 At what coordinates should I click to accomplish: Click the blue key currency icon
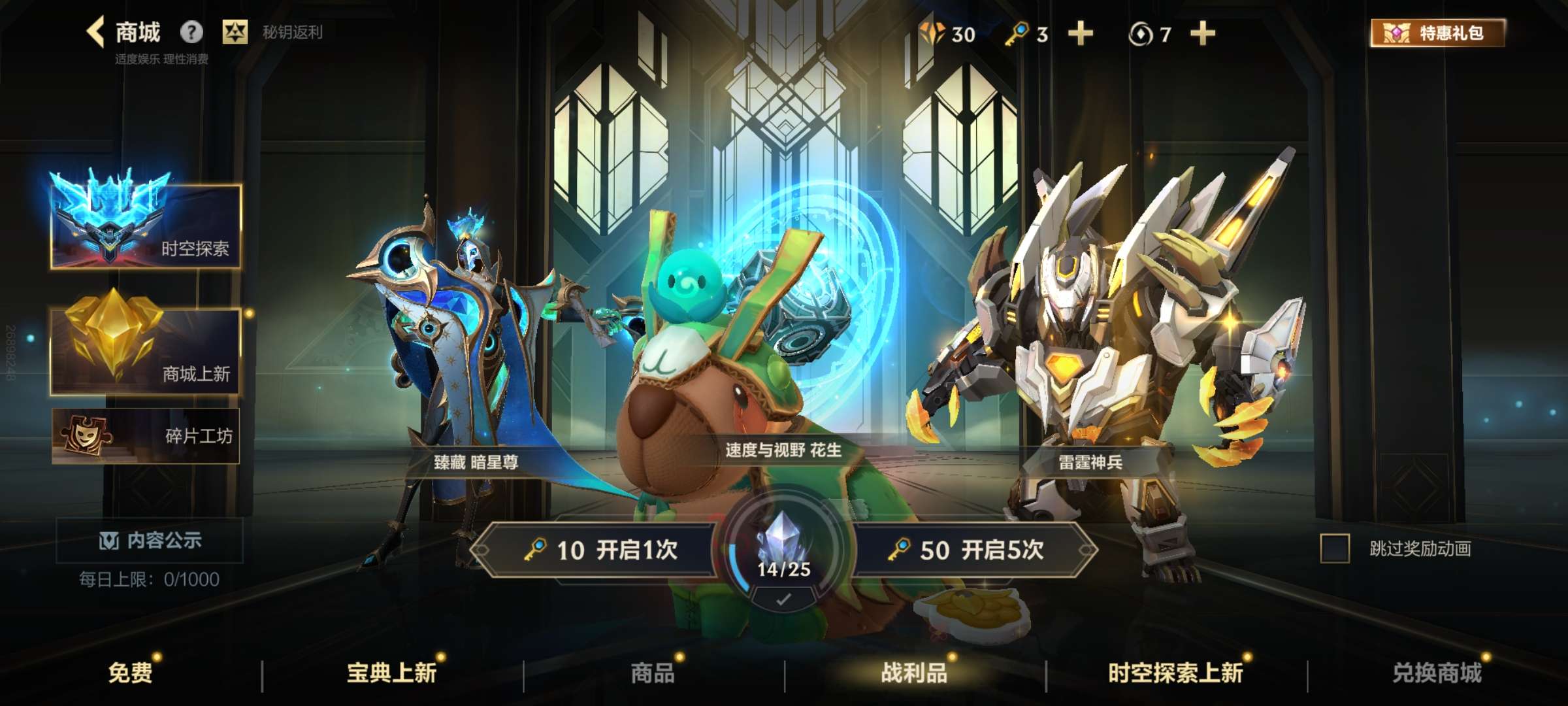coord(1017,34)
